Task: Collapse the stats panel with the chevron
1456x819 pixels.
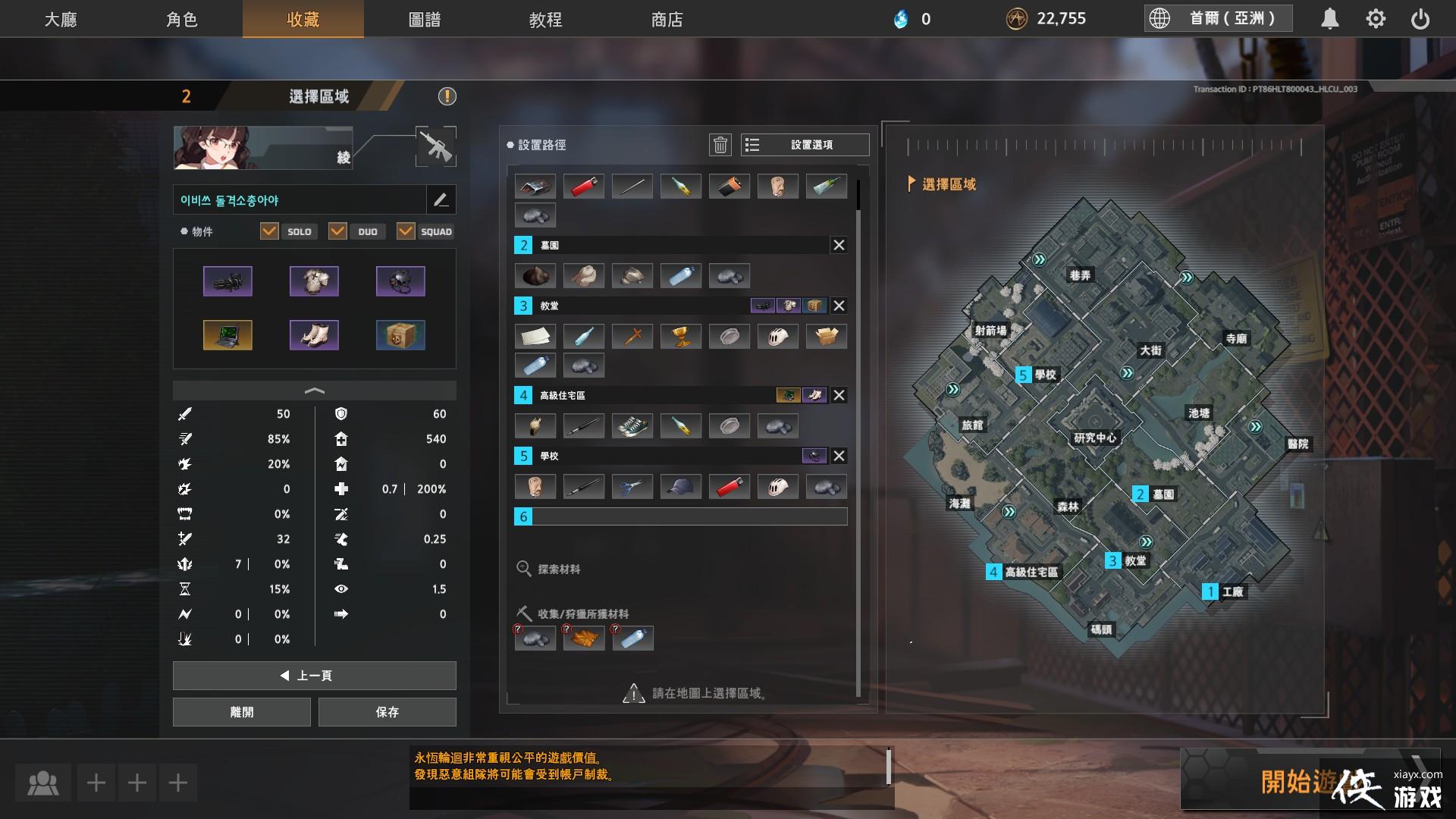Action: point(314,391)
